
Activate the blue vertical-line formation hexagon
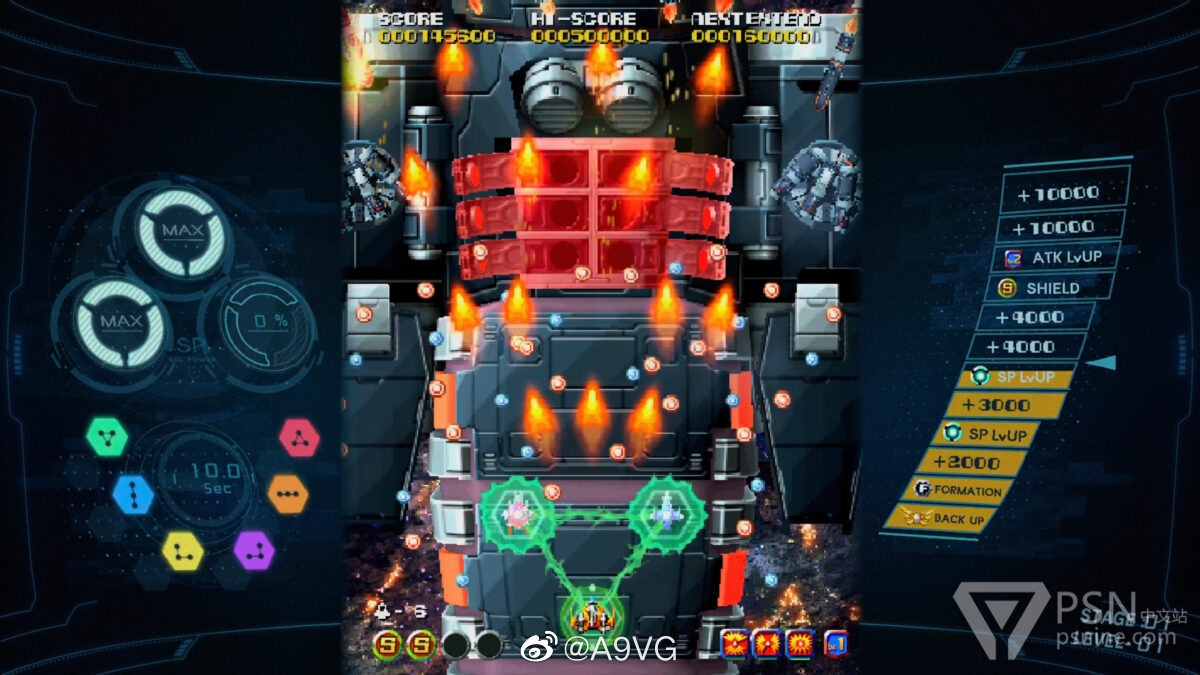click(x=133, y=494)
